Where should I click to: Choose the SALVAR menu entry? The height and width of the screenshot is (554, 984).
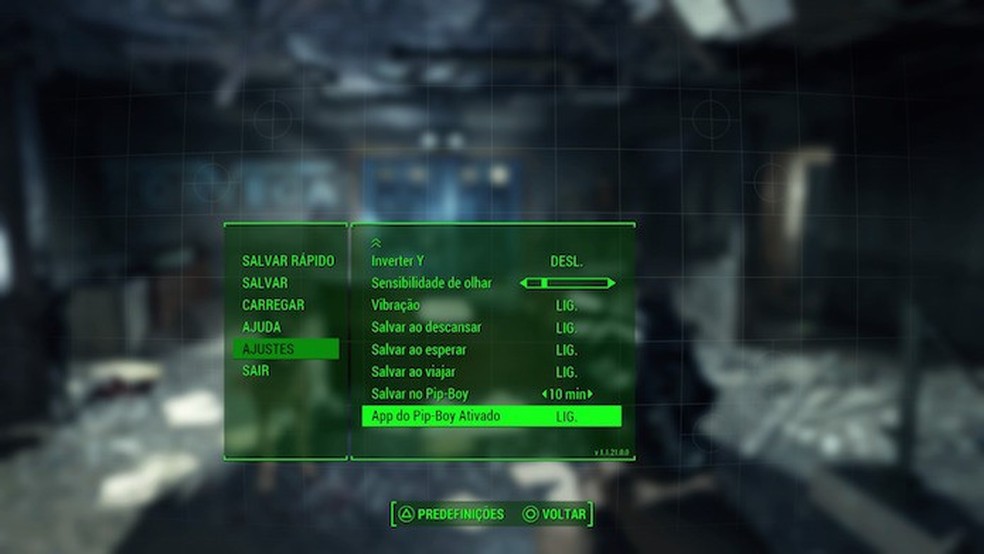coord(265,283)
